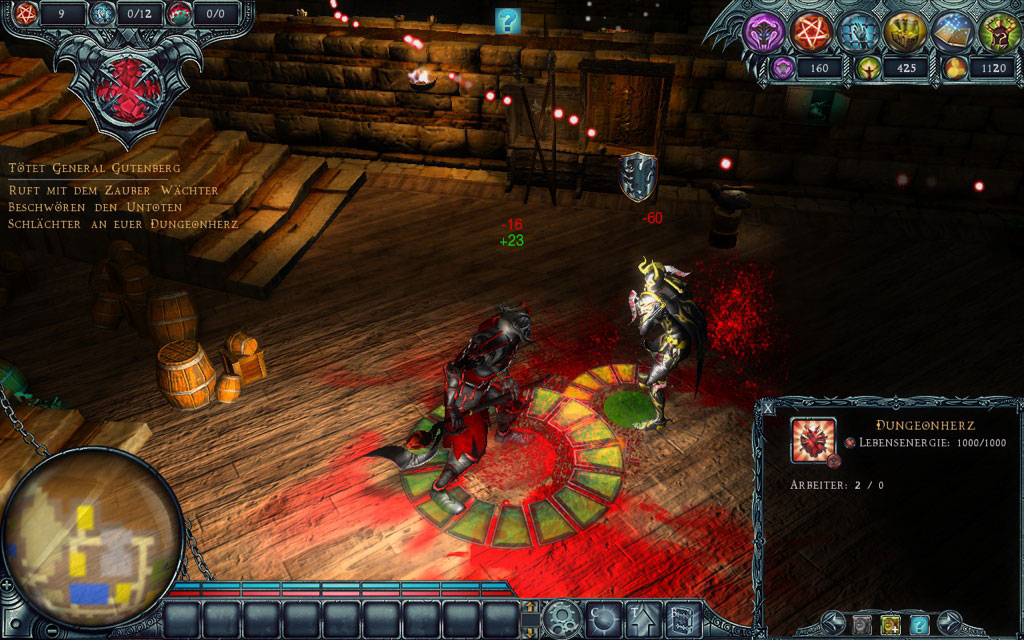Open the blue question mark hint
Image resolution: width=1024 pixels, height=640 pixels.
coord(508,19)
